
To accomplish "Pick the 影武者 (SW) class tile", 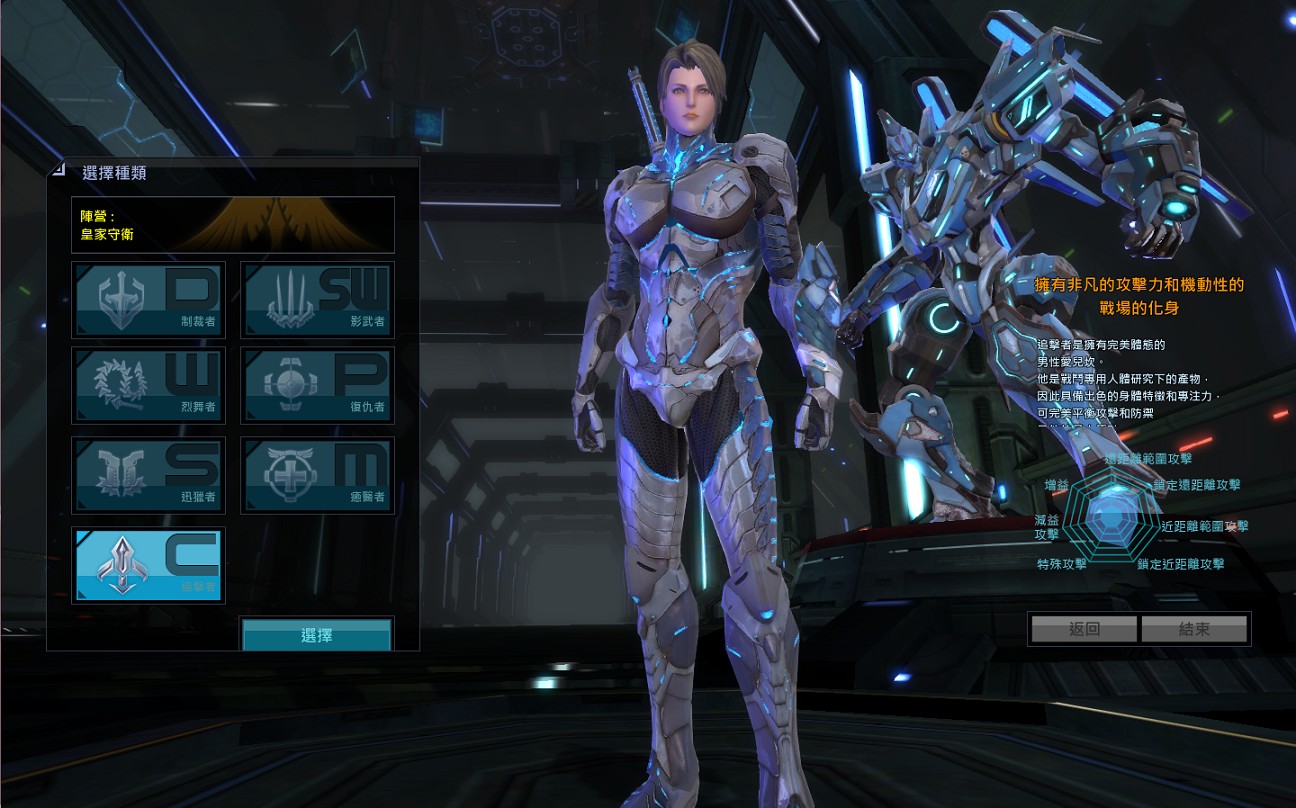I will 317,300.
